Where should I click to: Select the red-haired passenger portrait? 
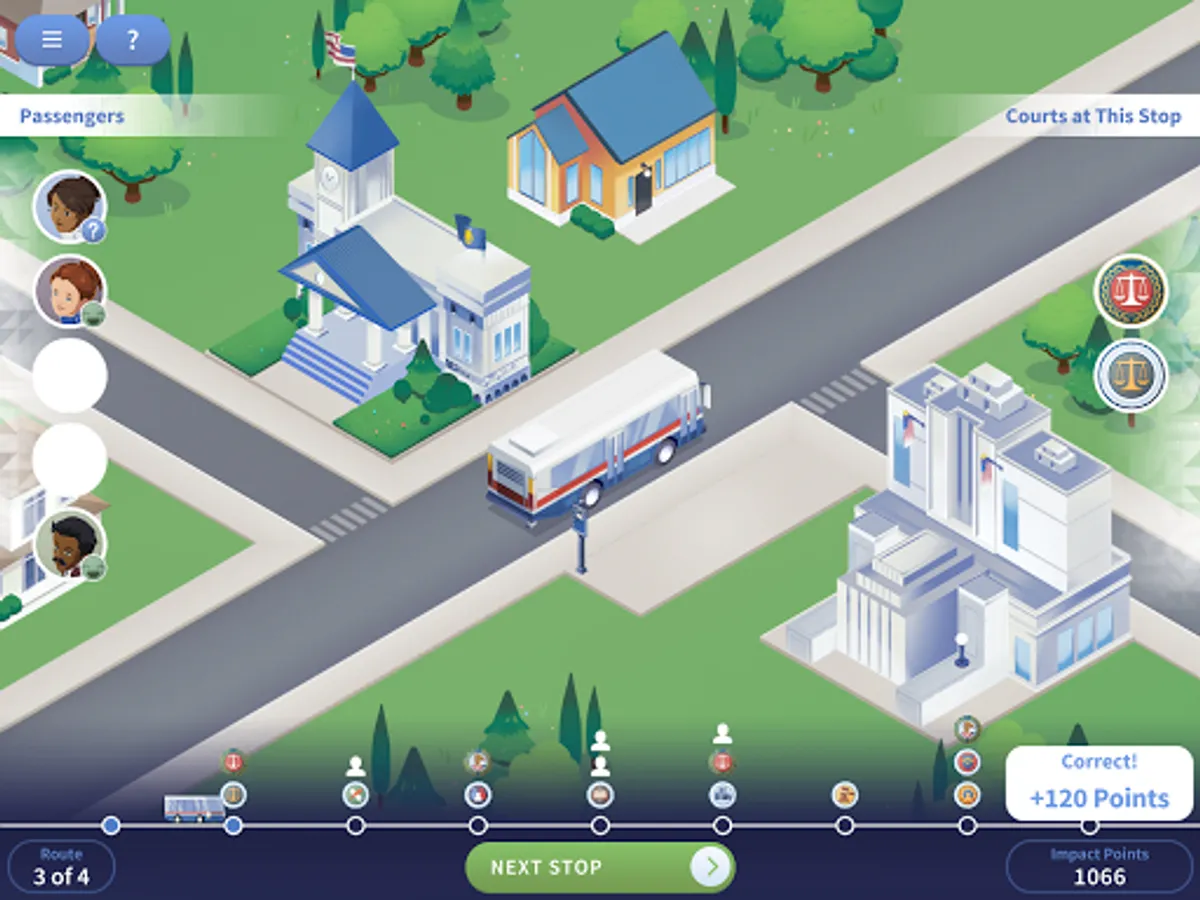(70, 291)
